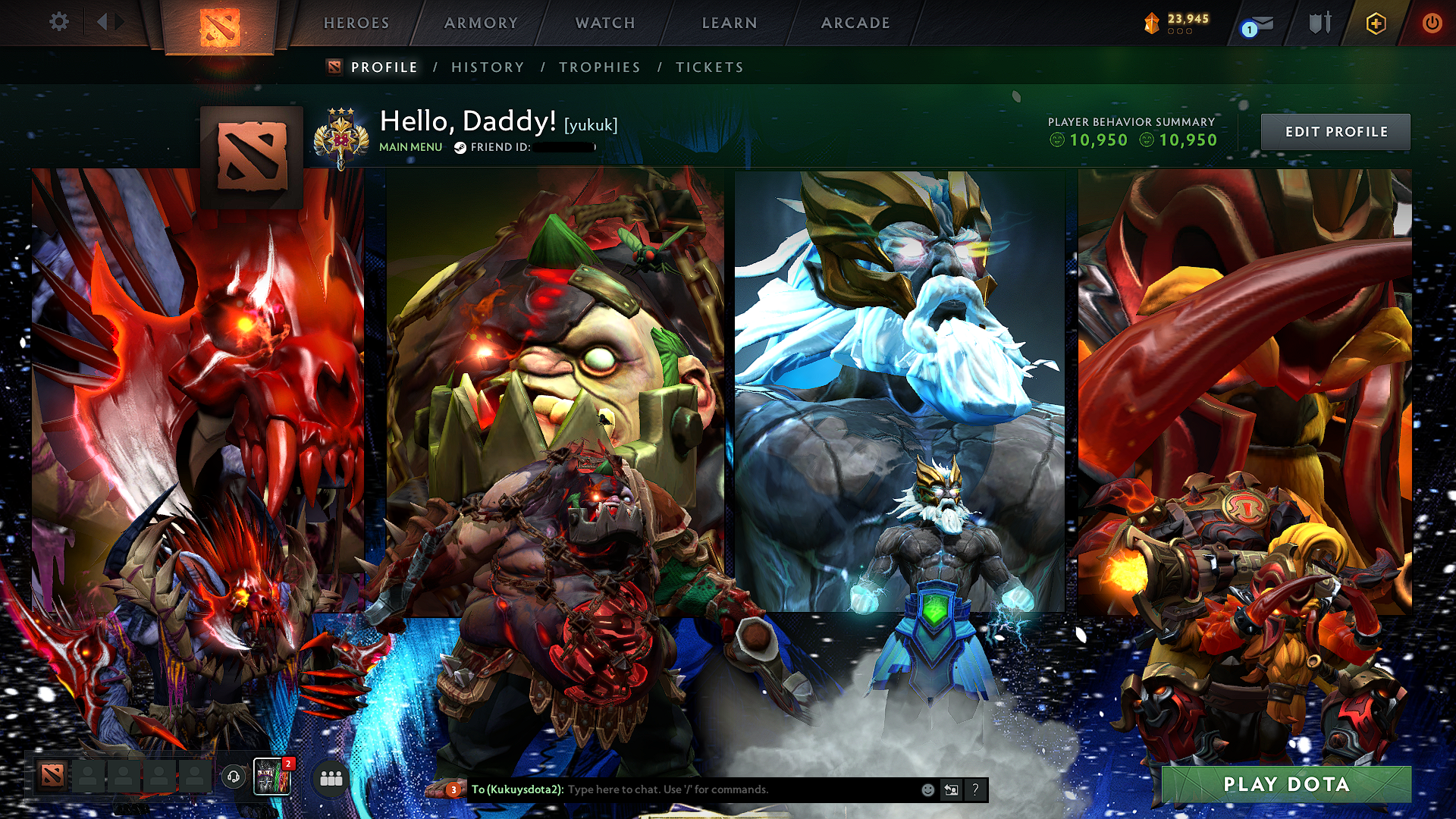The width and height of the screenshot is (1456, 819).
Task: Click the shards currency gem icon
Action: [1151, 23]
